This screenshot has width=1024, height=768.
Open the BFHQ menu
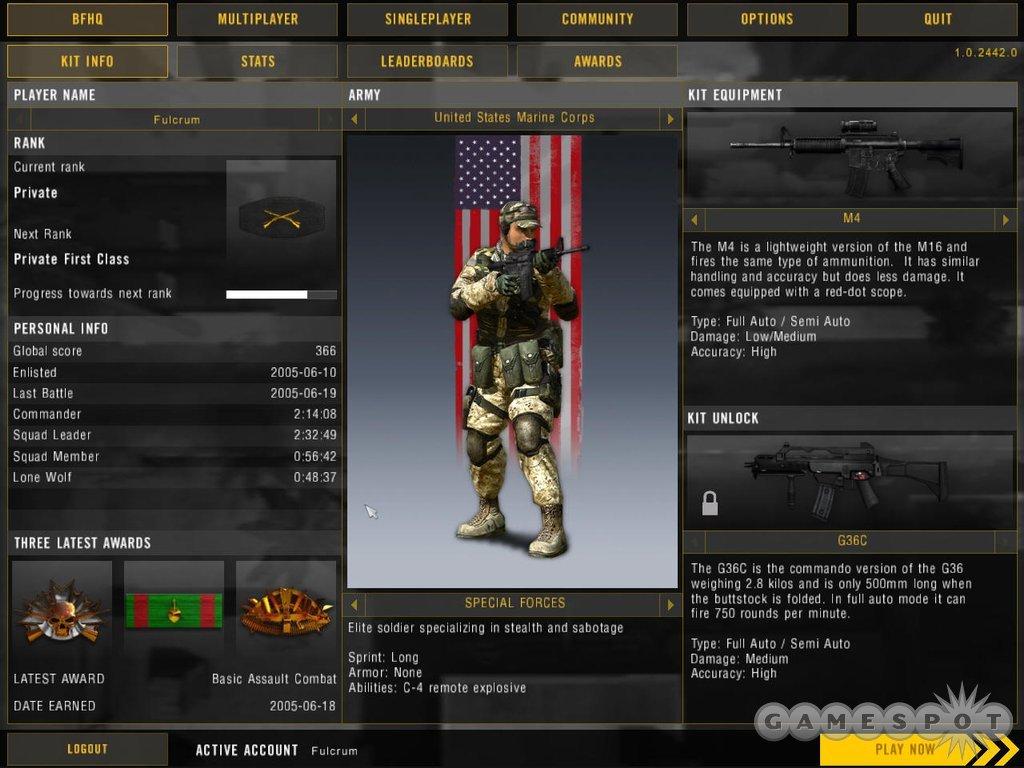tap(87, 19)
